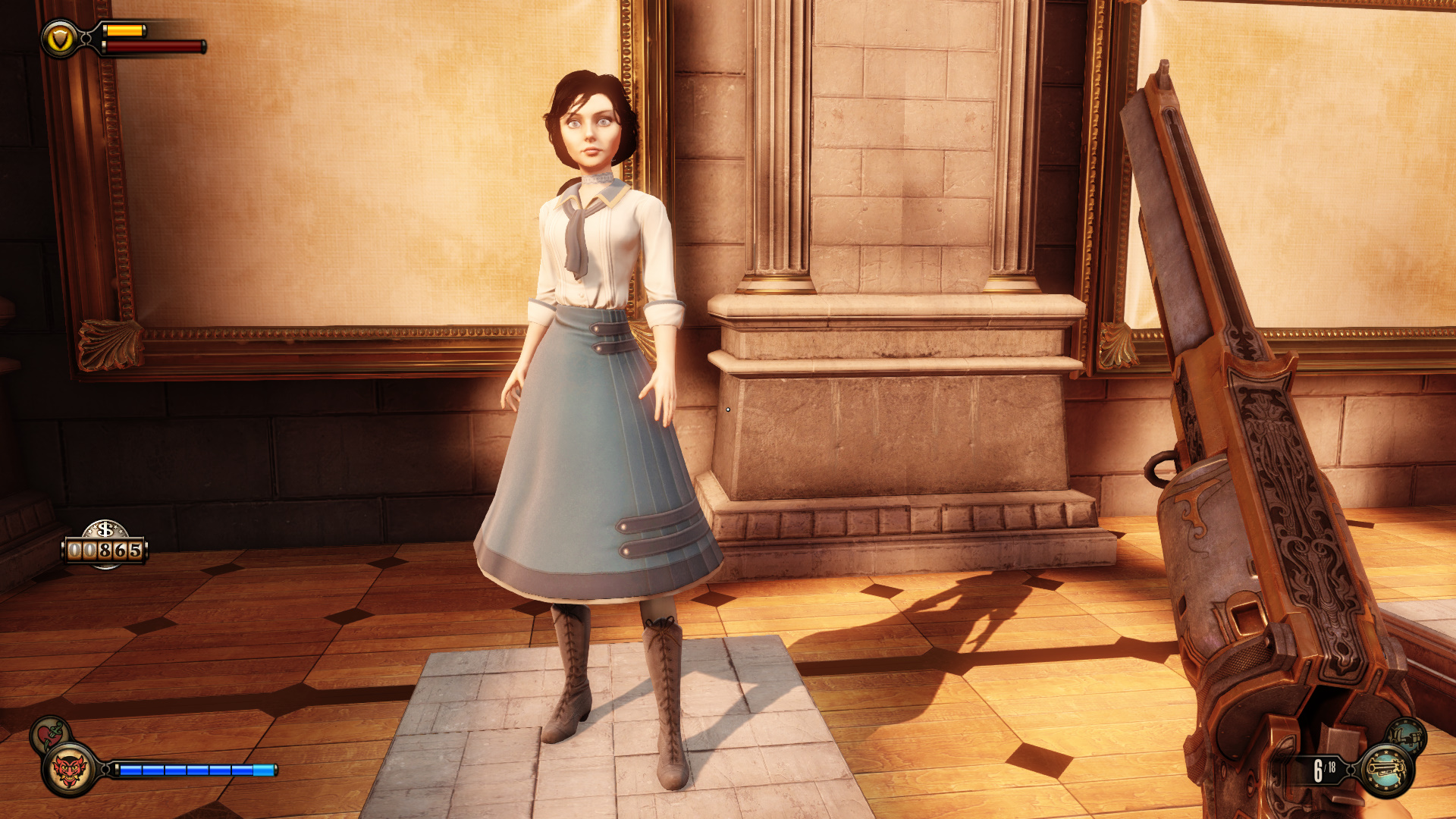This screenshot has height=819, width=1456.
Task: Select the Devil's Kiss vigor icon
Action: click(70, 770)
